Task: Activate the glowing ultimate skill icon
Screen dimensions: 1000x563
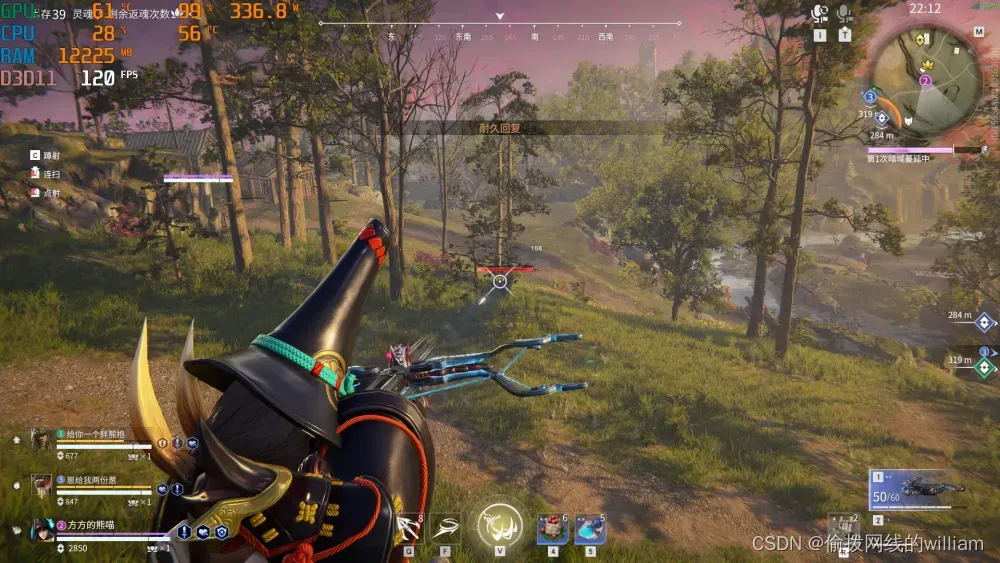Action: point(499,524)
